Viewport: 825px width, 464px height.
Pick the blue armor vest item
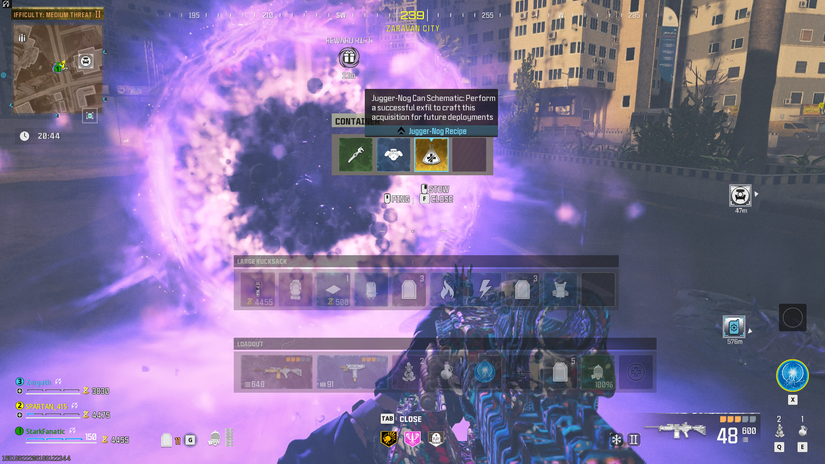tap(394, 155)
